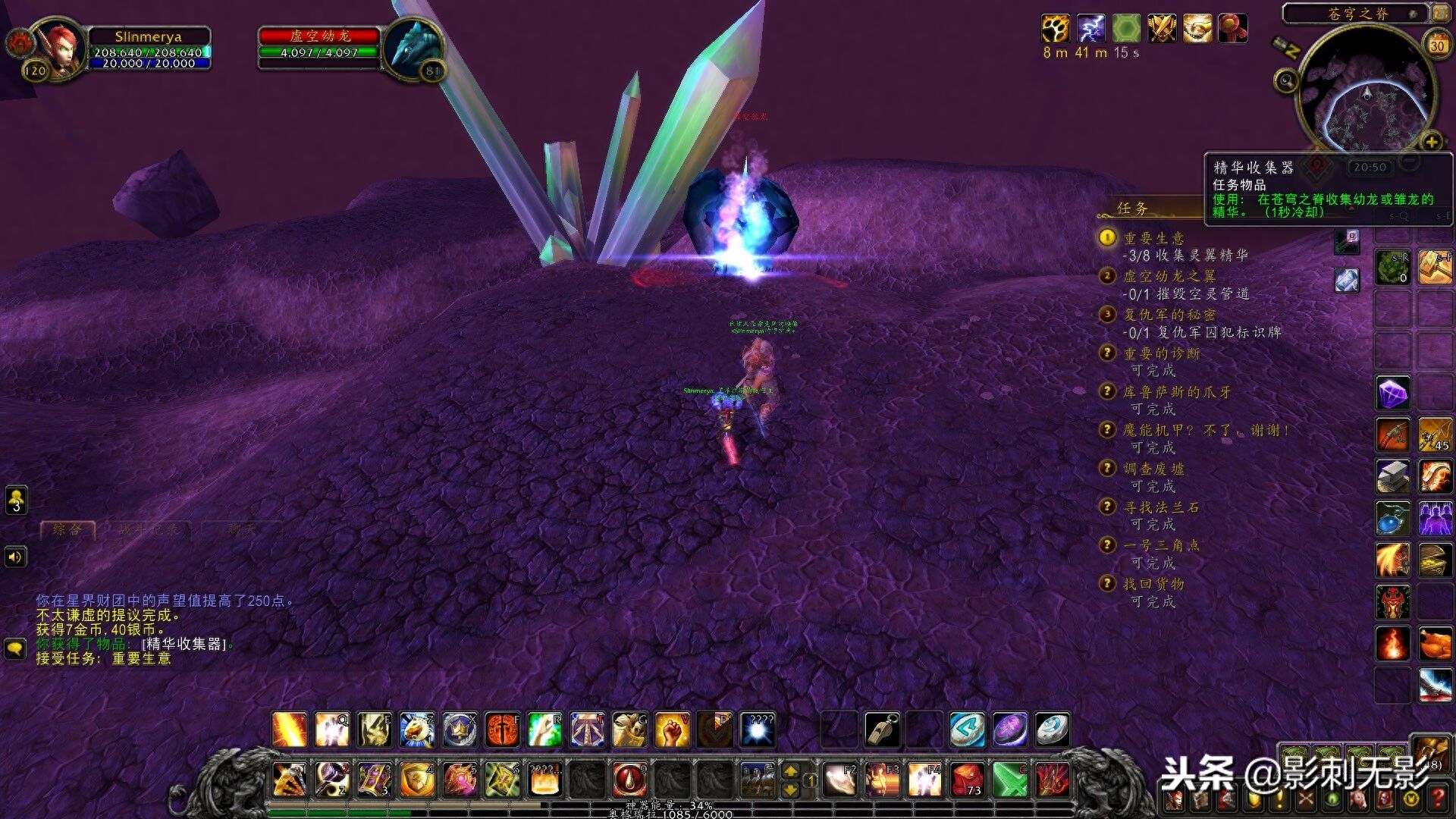Toggle the voice chat speaker button
The image size is (1456, 819).
coord(16,557)
